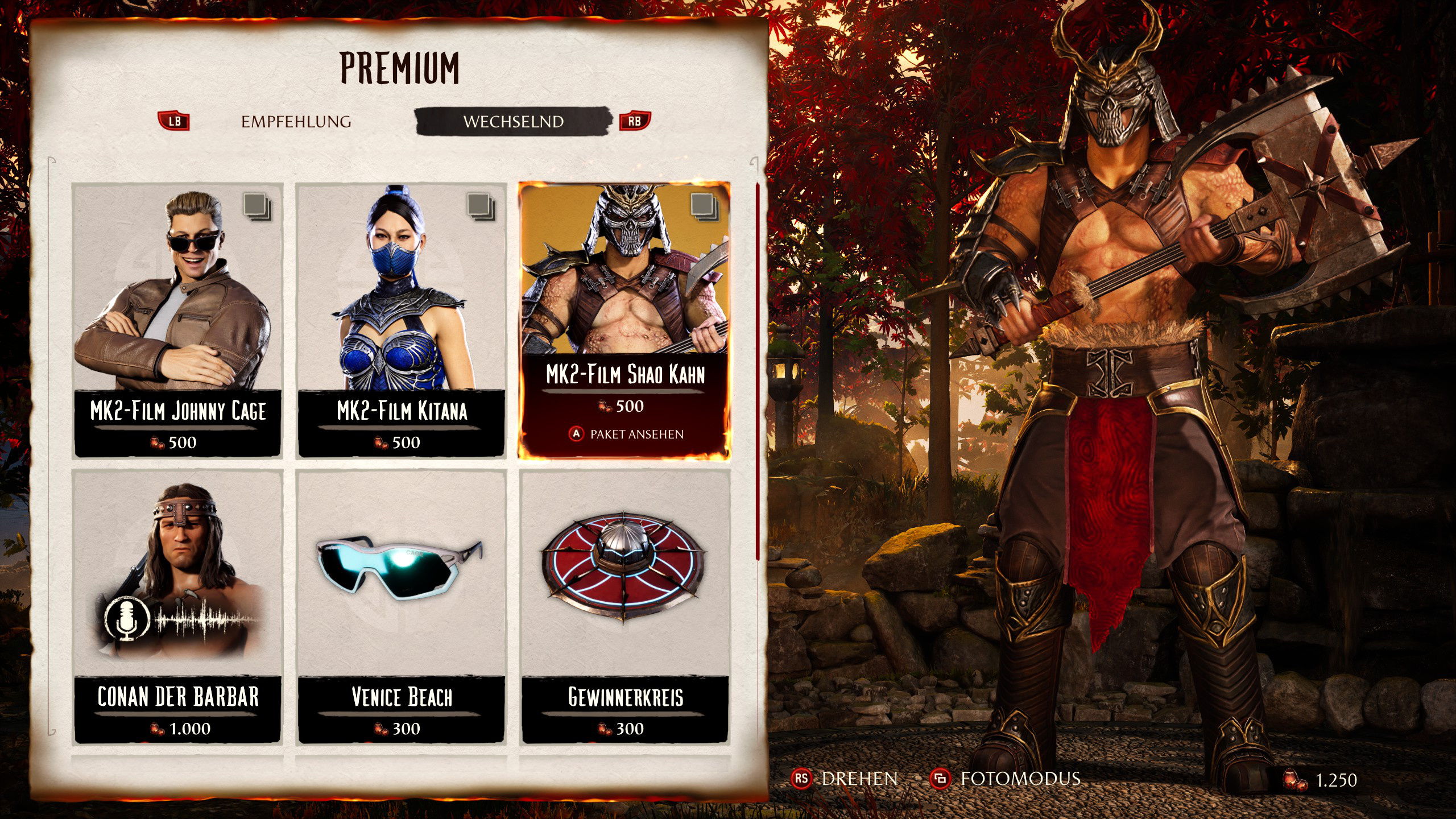The height and width of the screenshot is (819, 1456).
Task: Pick the Conan der Barbar voice item
Action: 178,607
